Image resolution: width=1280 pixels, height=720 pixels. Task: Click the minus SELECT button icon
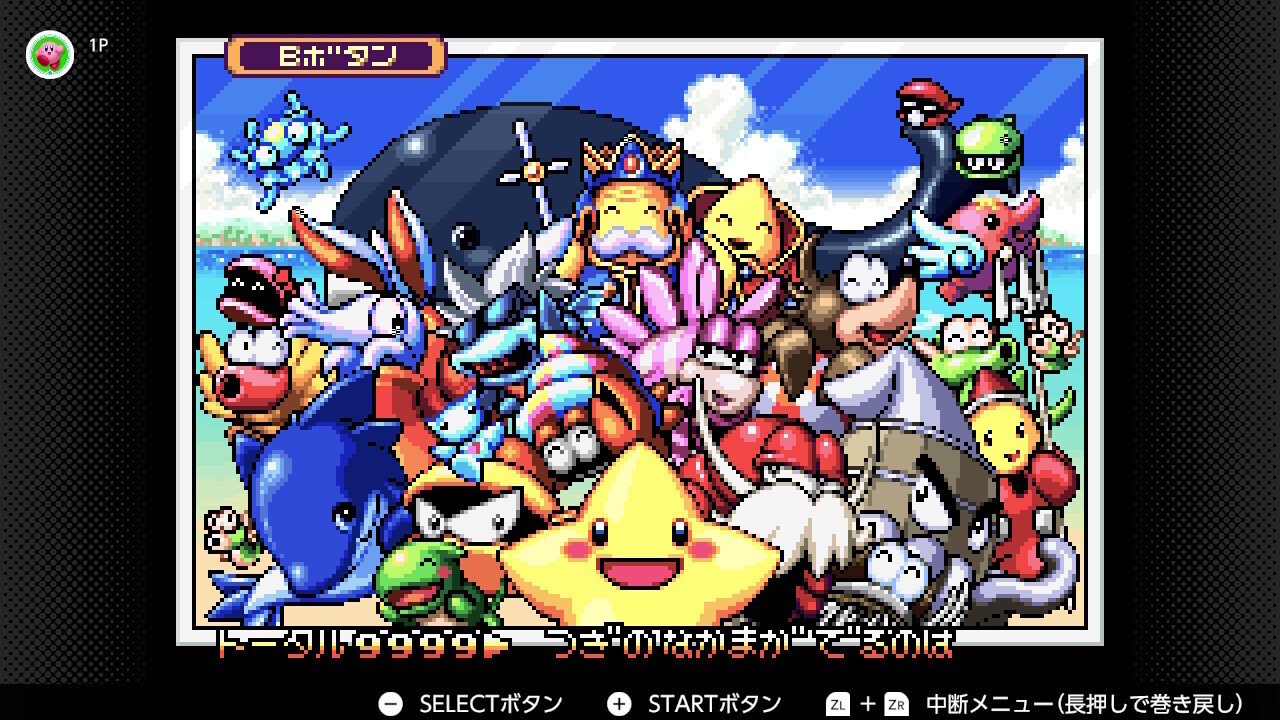(390, 703)
